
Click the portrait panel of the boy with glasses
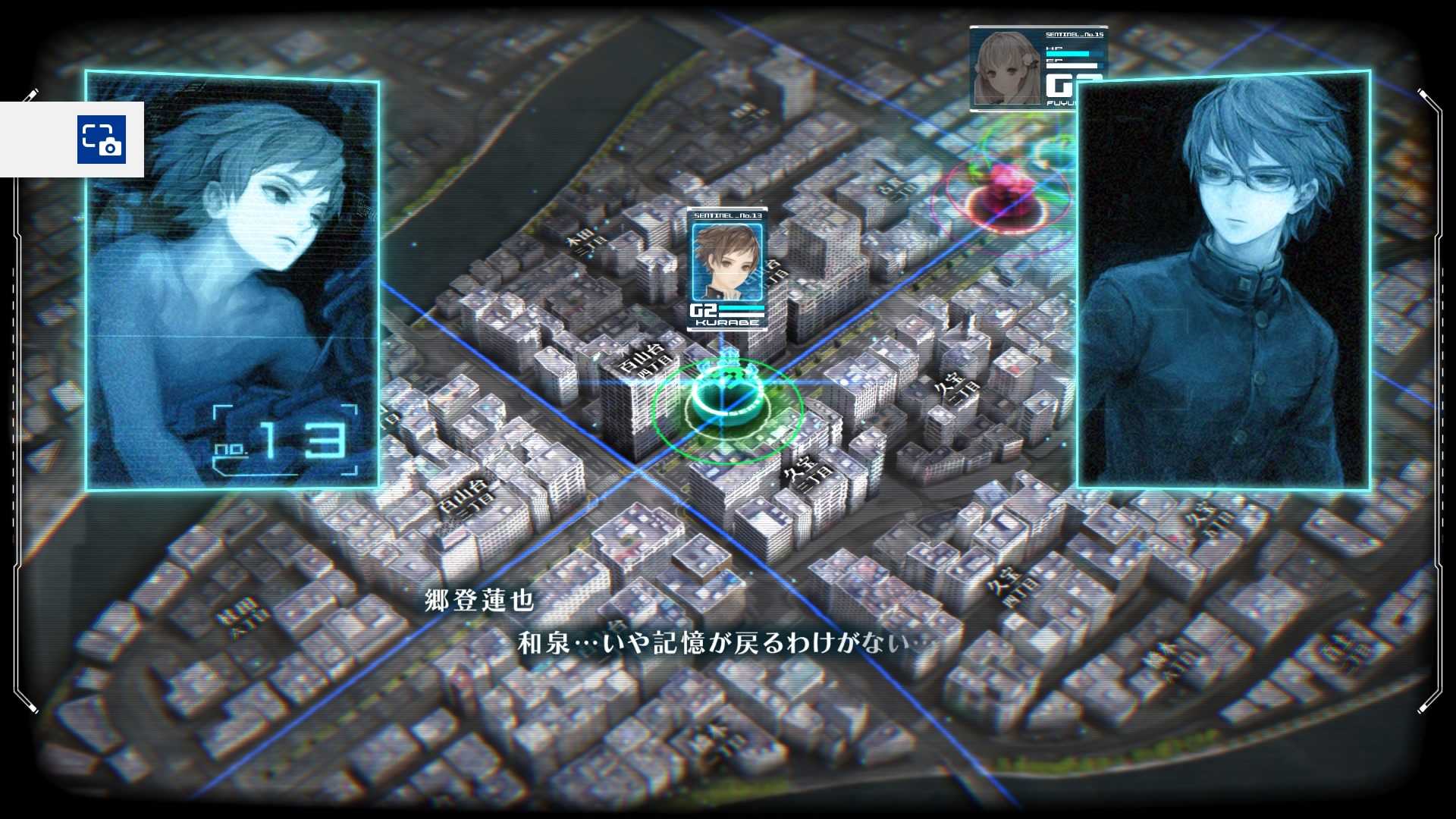point(1223,281)
